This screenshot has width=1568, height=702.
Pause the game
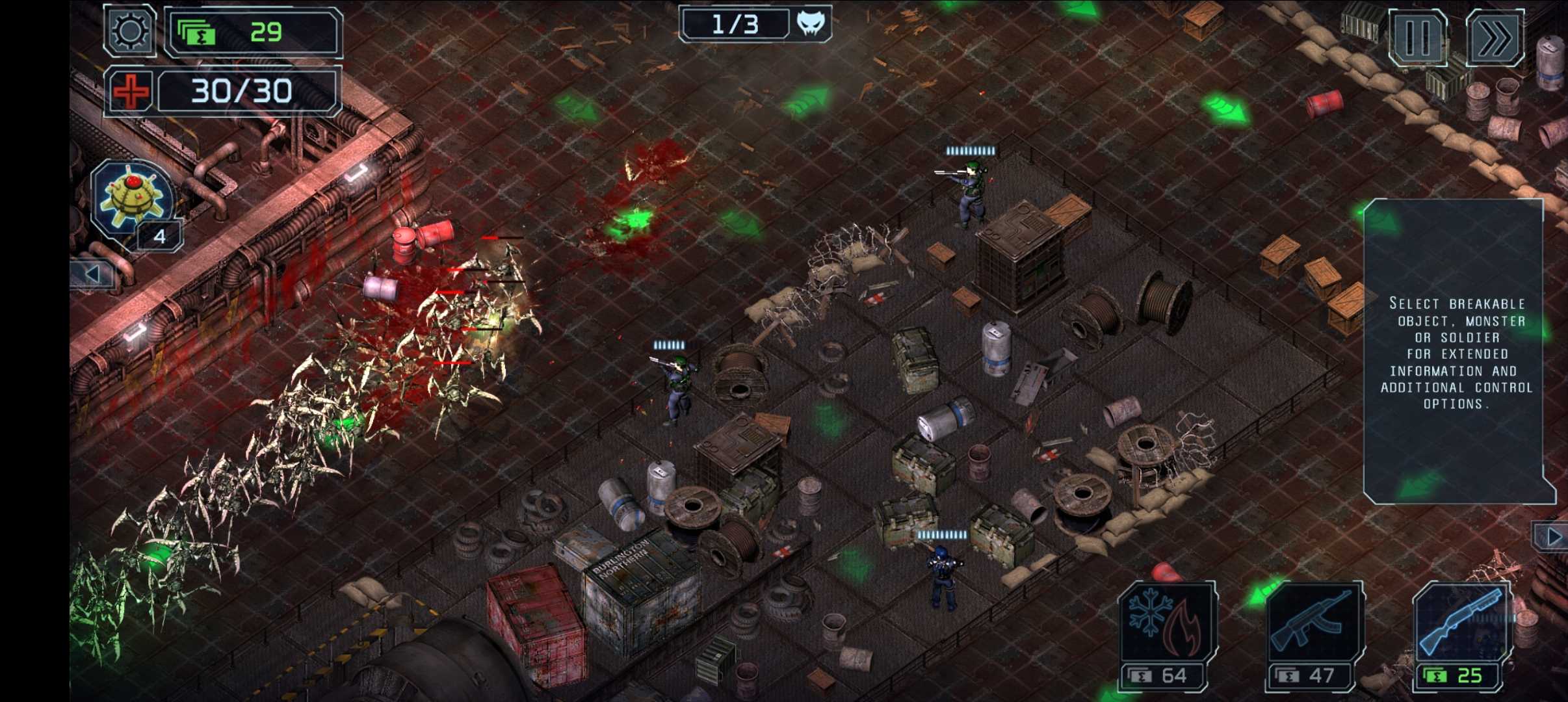(1417, 38)
